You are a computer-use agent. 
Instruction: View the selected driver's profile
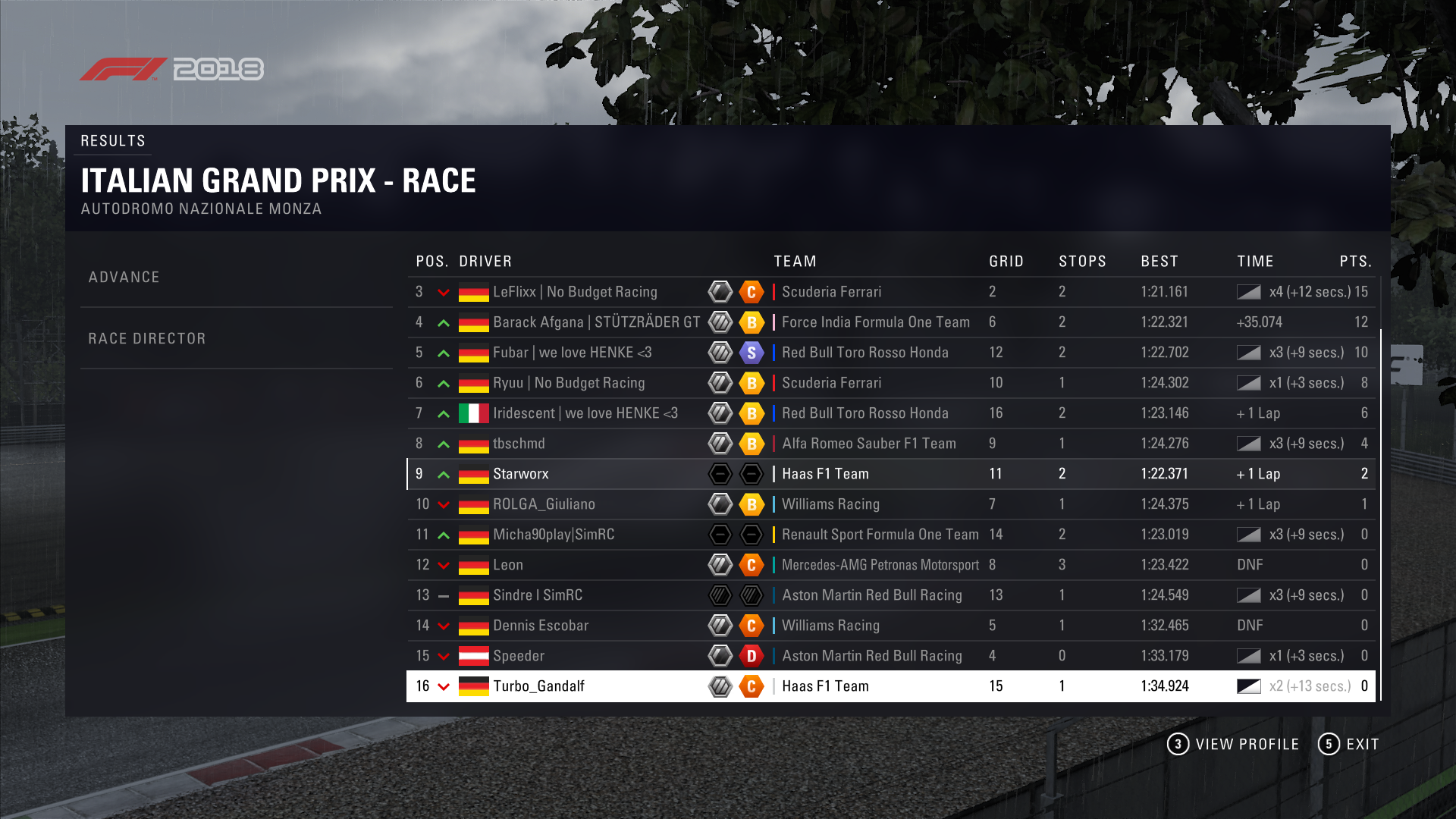tap(1233, 745)
